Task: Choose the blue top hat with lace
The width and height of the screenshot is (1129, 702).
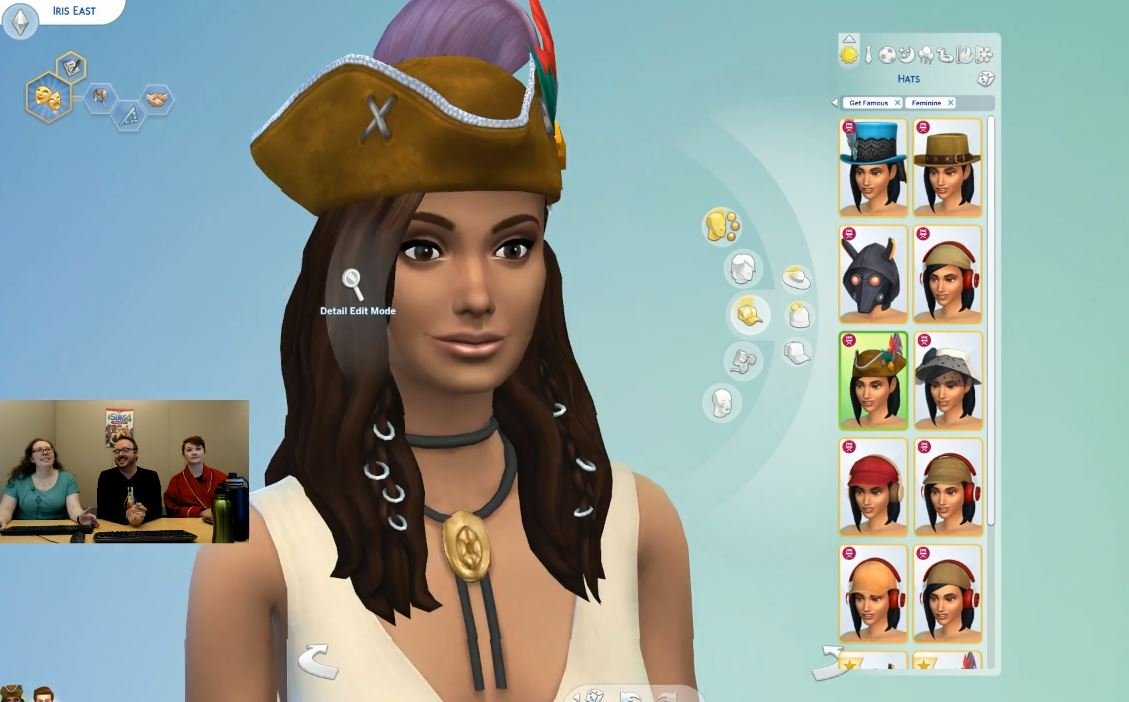Action: (x=873, y=167)
